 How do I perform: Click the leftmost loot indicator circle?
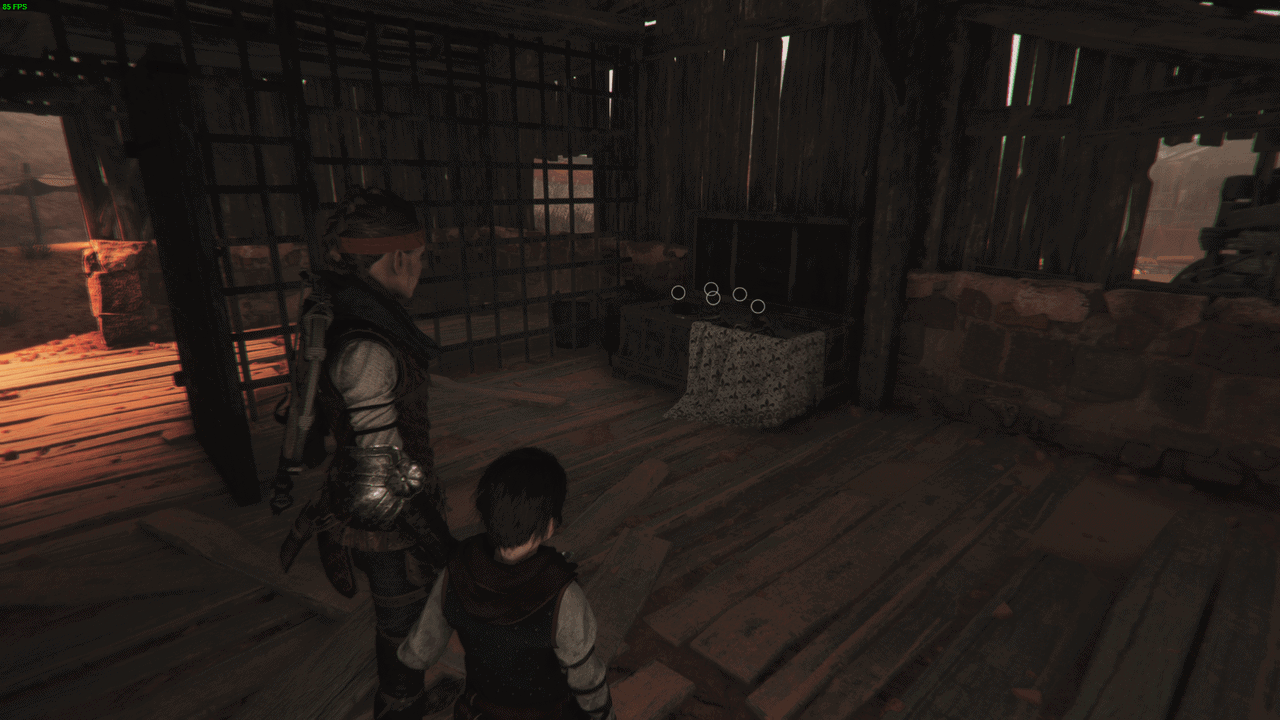coord(678,293)
